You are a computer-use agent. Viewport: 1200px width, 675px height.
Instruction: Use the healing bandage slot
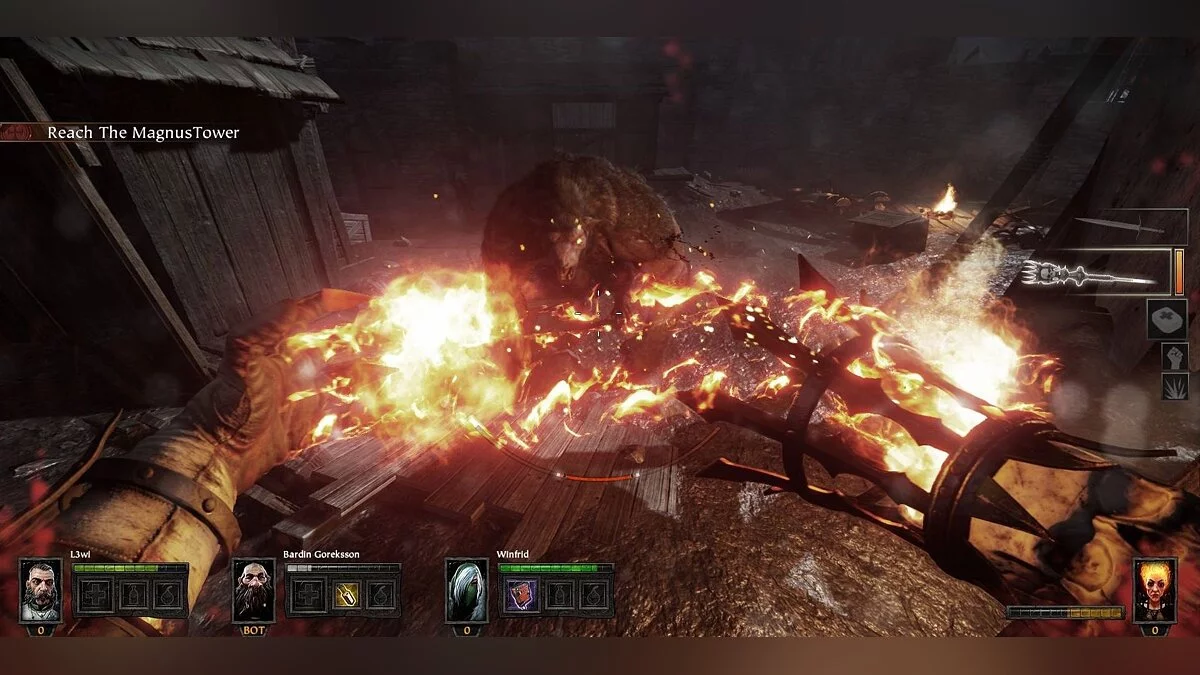[x=1166, y=319]
